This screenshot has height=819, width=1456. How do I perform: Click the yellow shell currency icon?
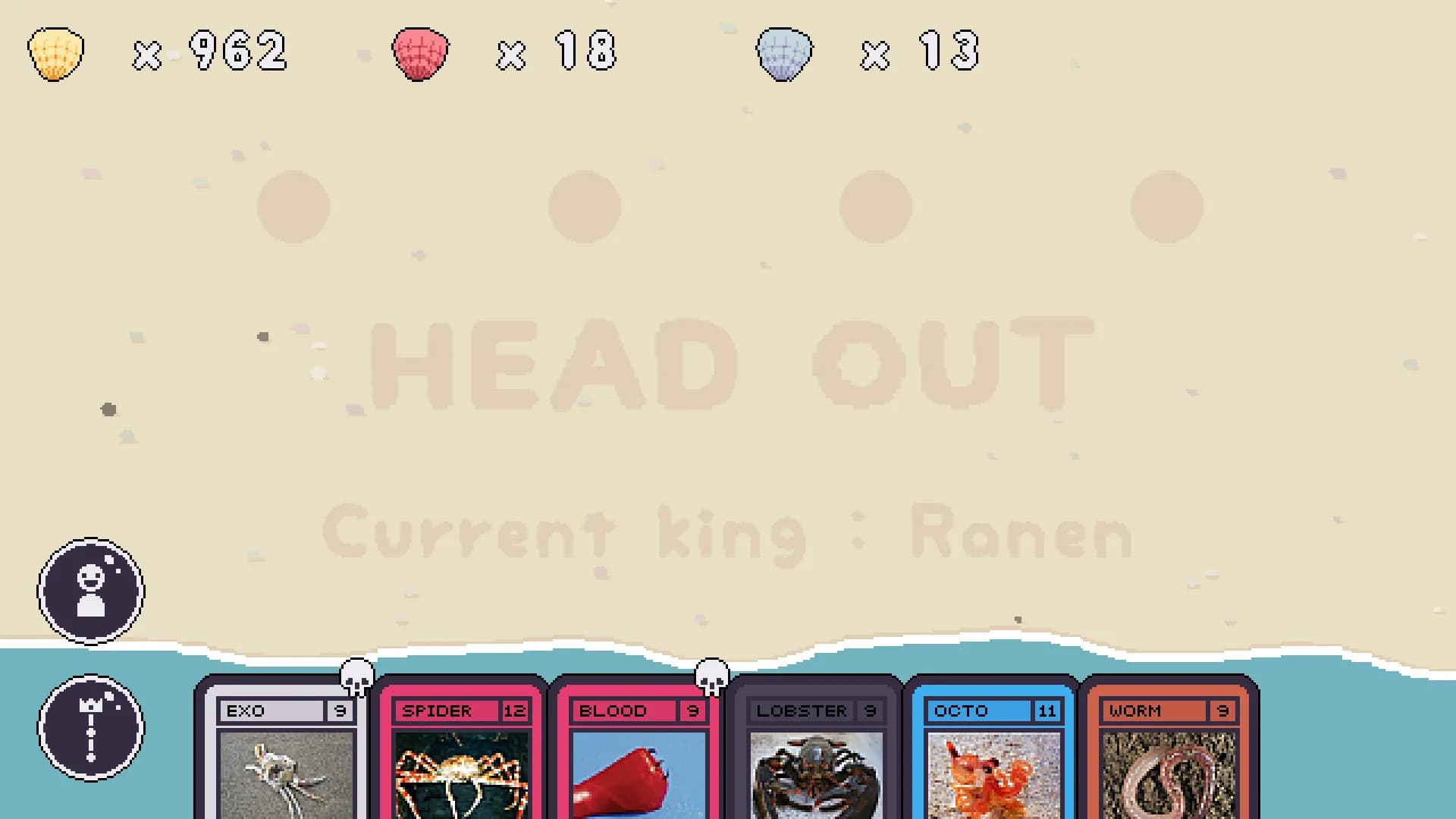(55, 52)
